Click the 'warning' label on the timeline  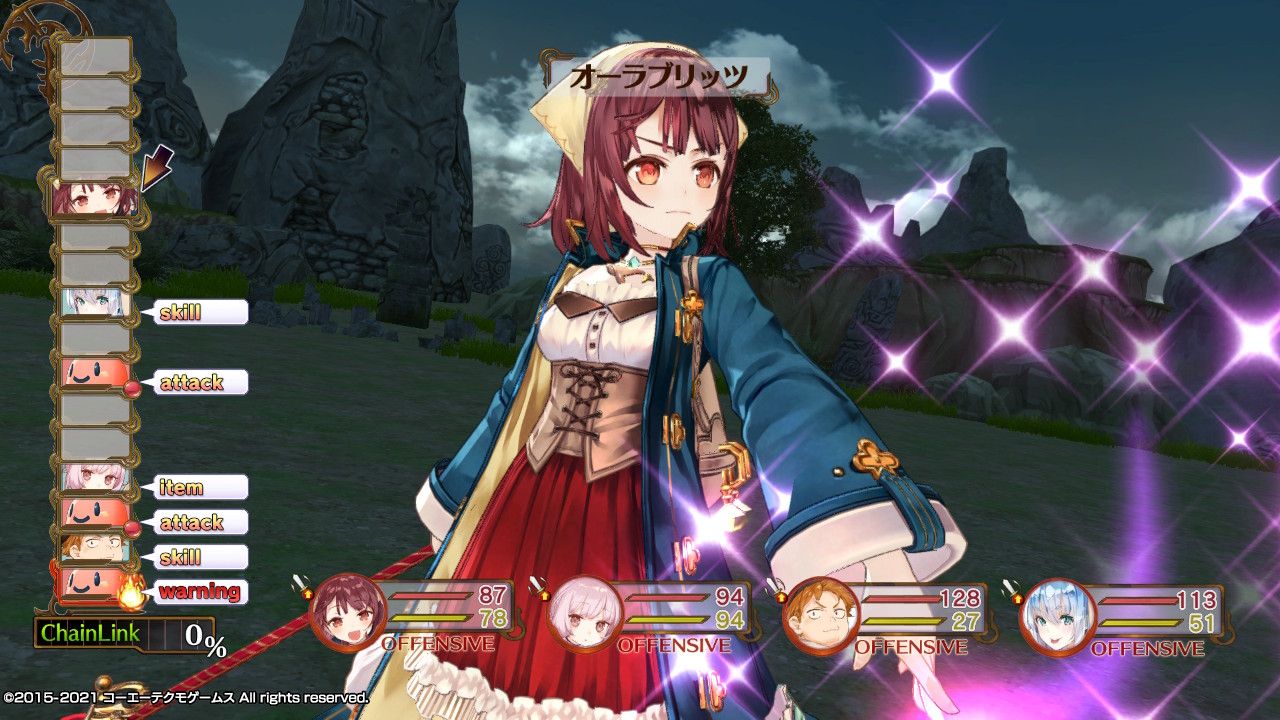click(x=198, y=591)
